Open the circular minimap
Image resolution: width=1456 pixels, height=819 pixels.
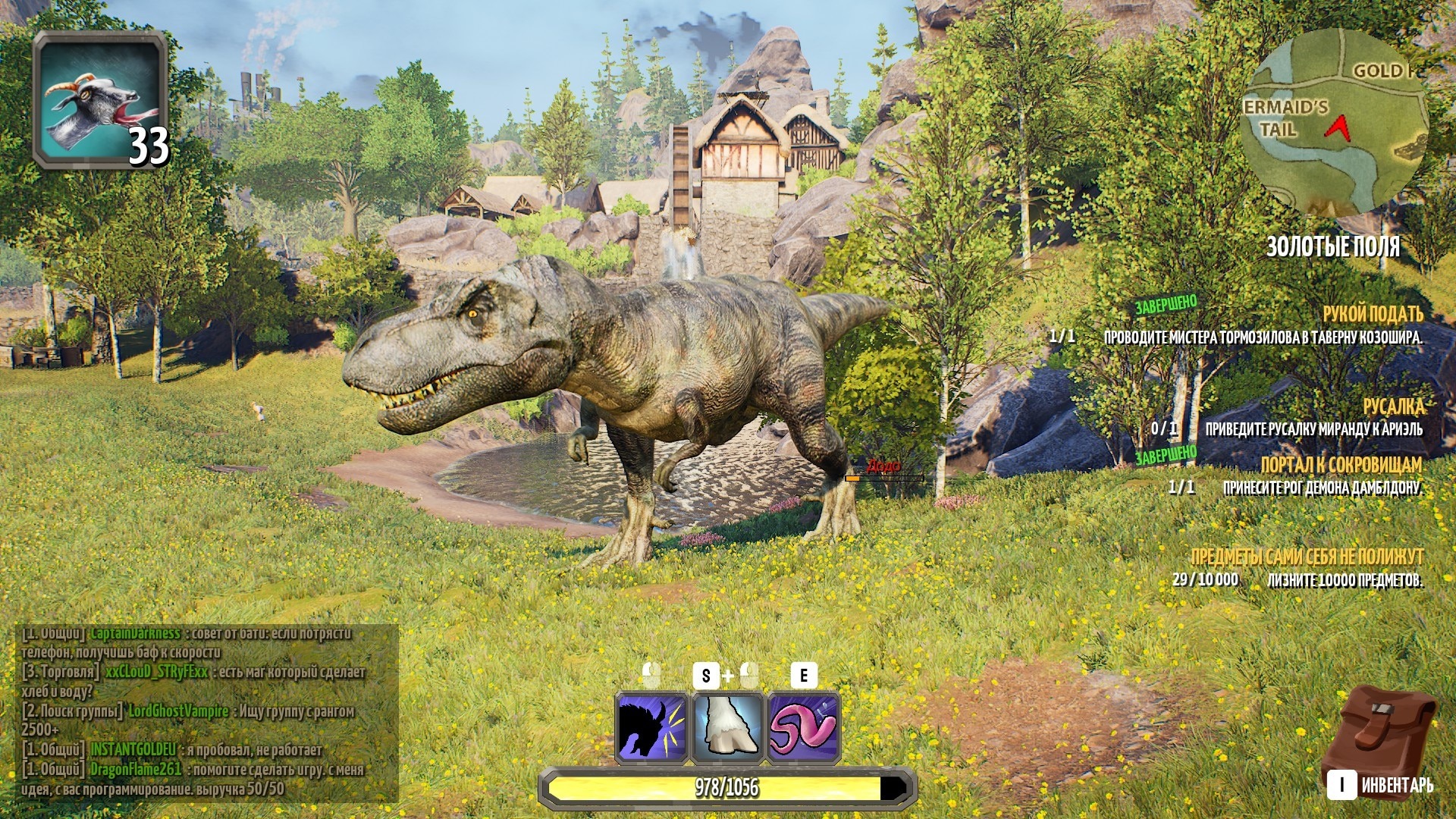click(x=1336, y=121)
